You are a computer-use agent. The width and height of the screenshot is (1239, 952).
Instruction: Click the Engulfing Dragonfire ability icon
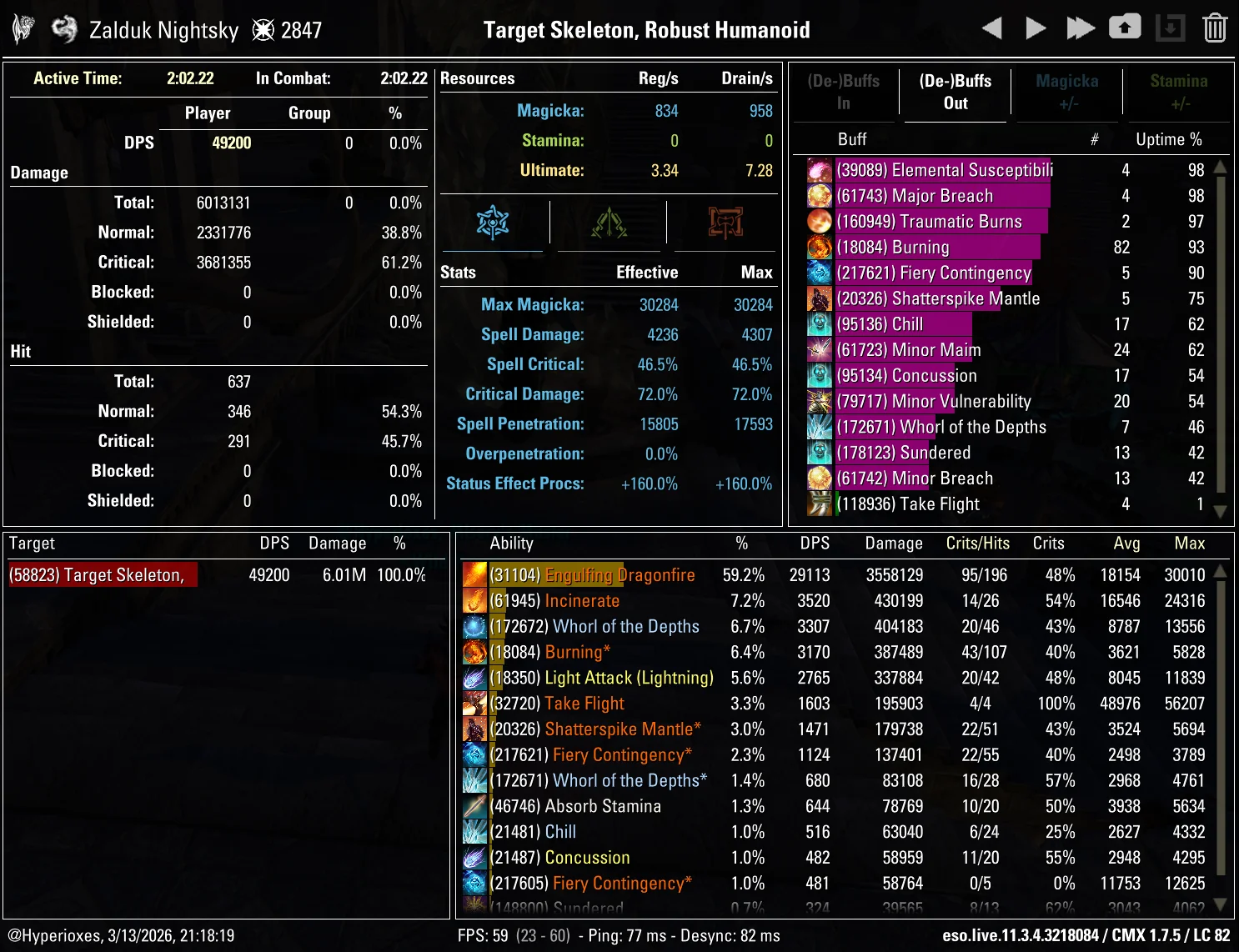click(x=474, y=574)
